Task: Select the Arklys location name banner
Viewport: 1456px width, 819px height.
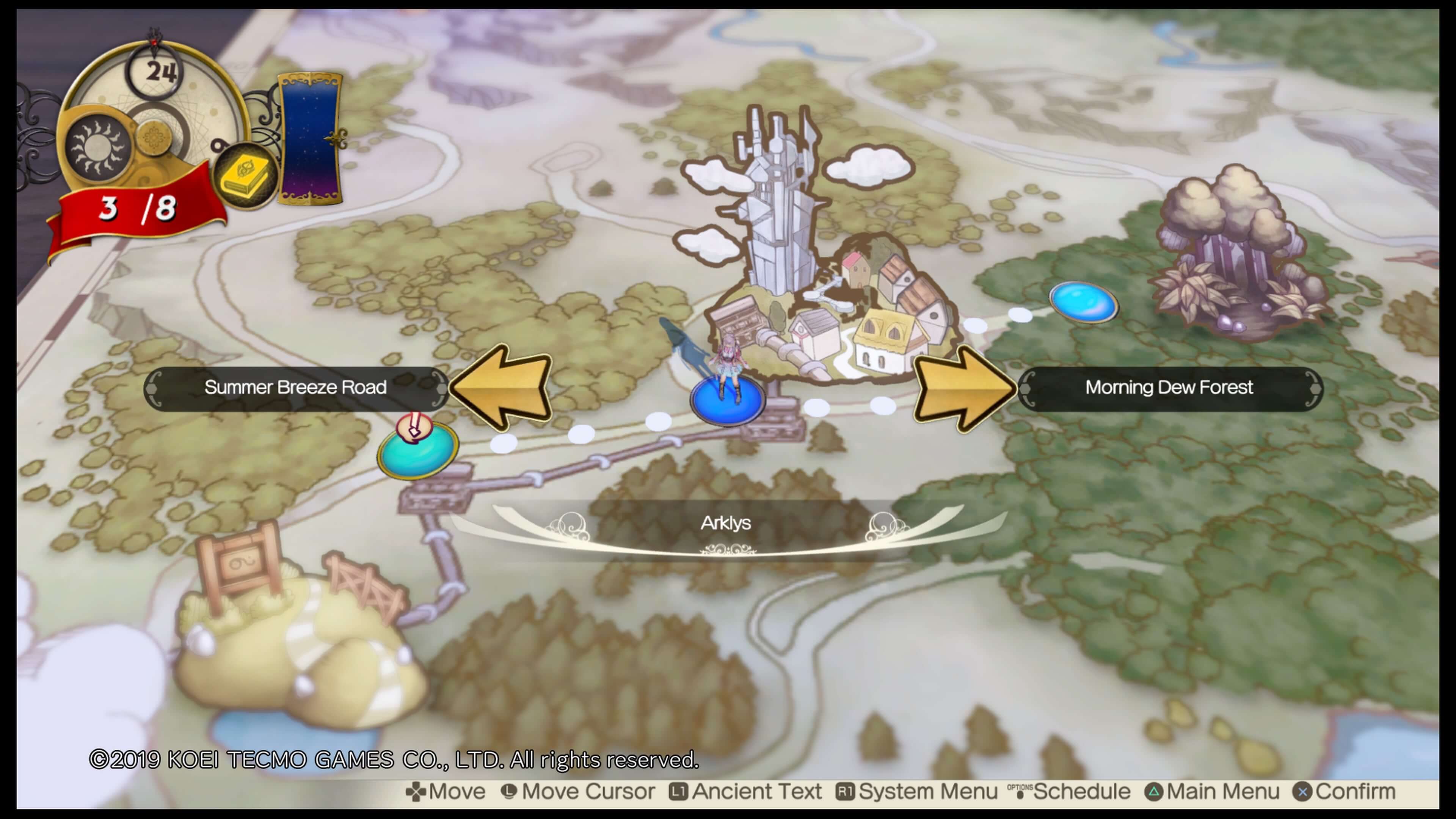Action: [x=726, y=523]
